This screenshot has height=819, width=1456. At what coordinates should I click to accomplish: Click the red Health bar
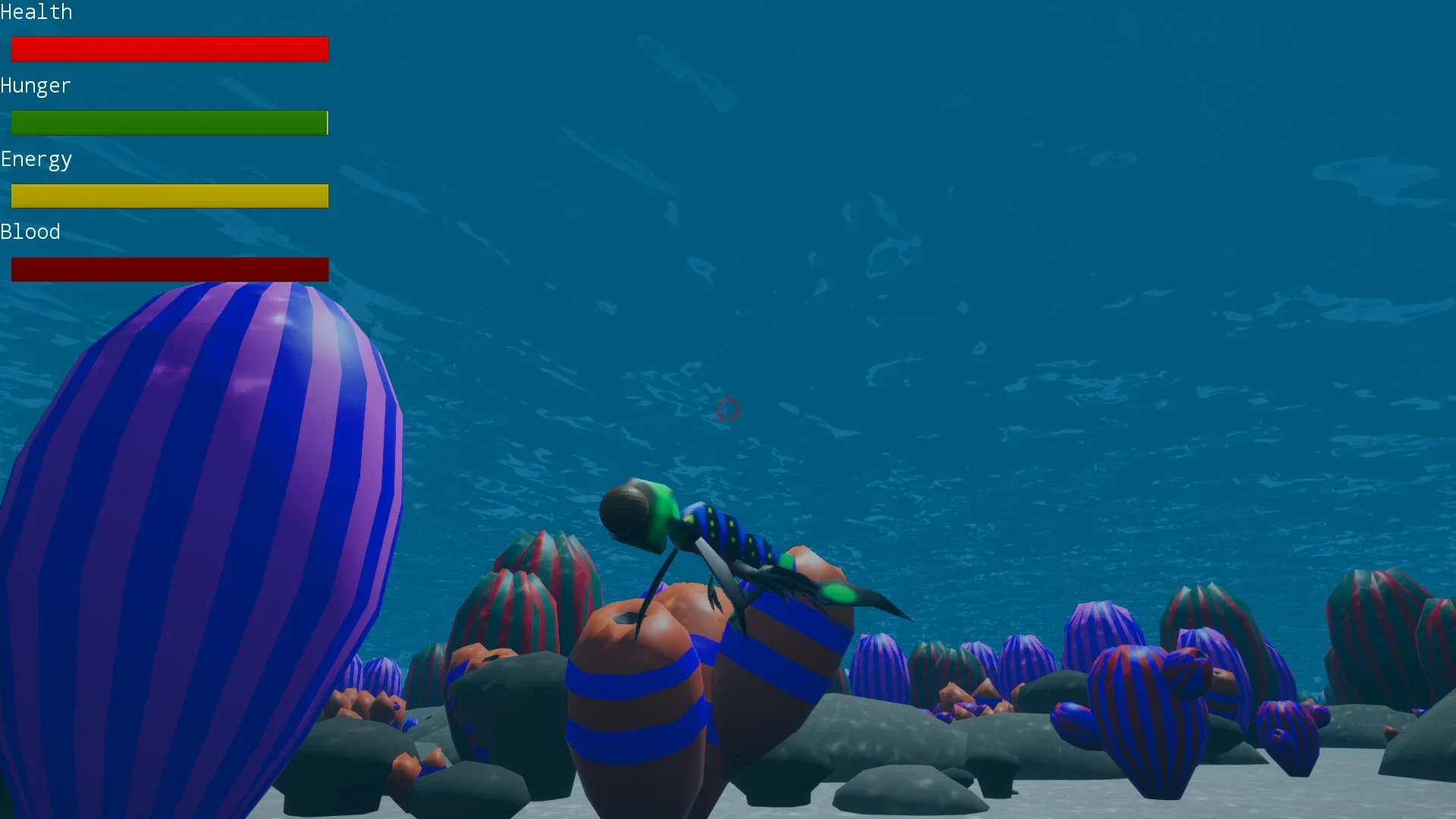tap(169, 49)
